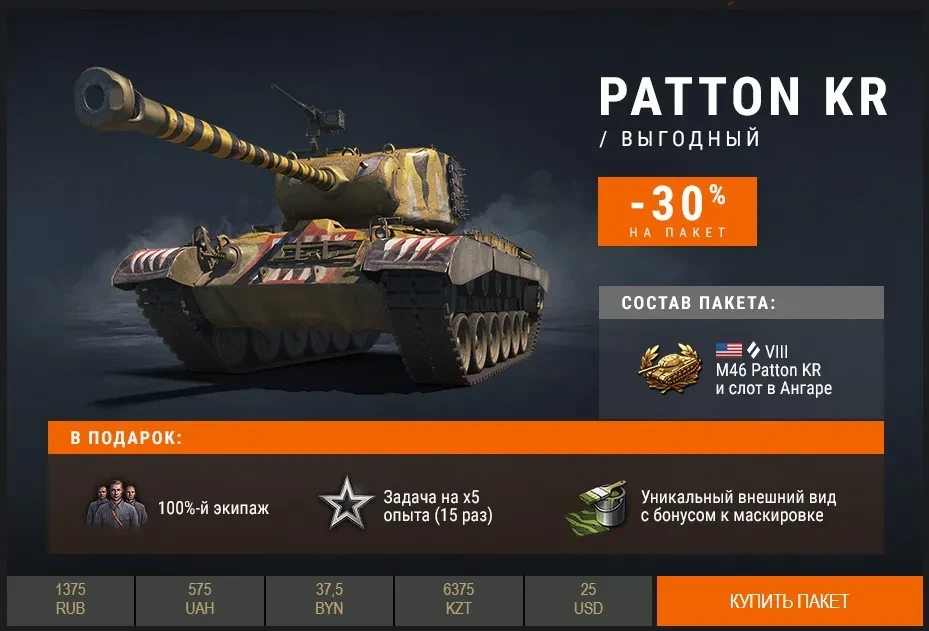Viewport: 929px width, 631px height.
Task: Click the 100% crew bonus icon
Action: coord(116,507)
